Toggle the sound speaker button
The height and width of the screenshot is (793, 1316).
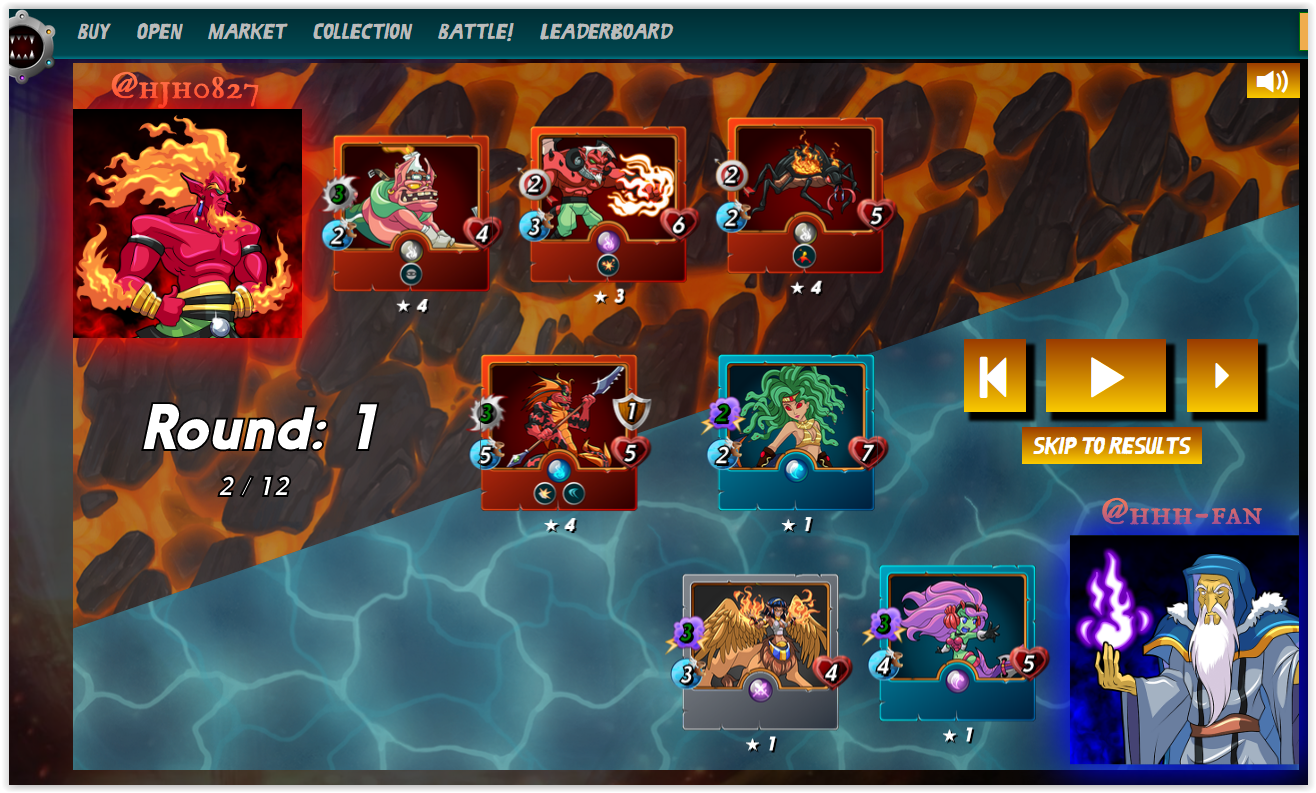pyautogui.click(x=1272, y=81)
